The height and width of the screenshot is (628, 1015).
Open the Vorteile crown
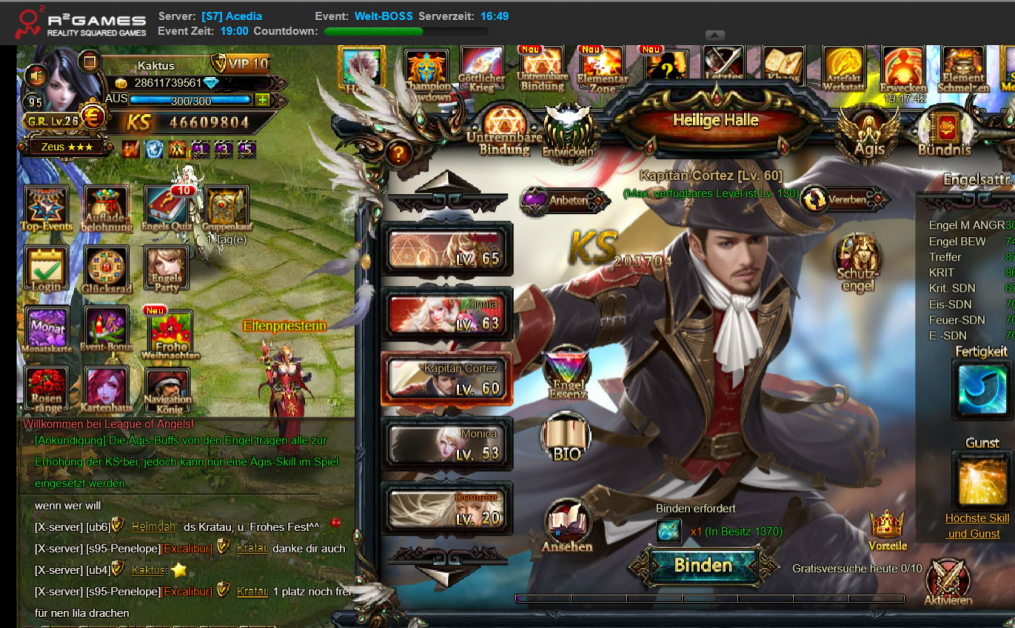click(x=887, y=528)
